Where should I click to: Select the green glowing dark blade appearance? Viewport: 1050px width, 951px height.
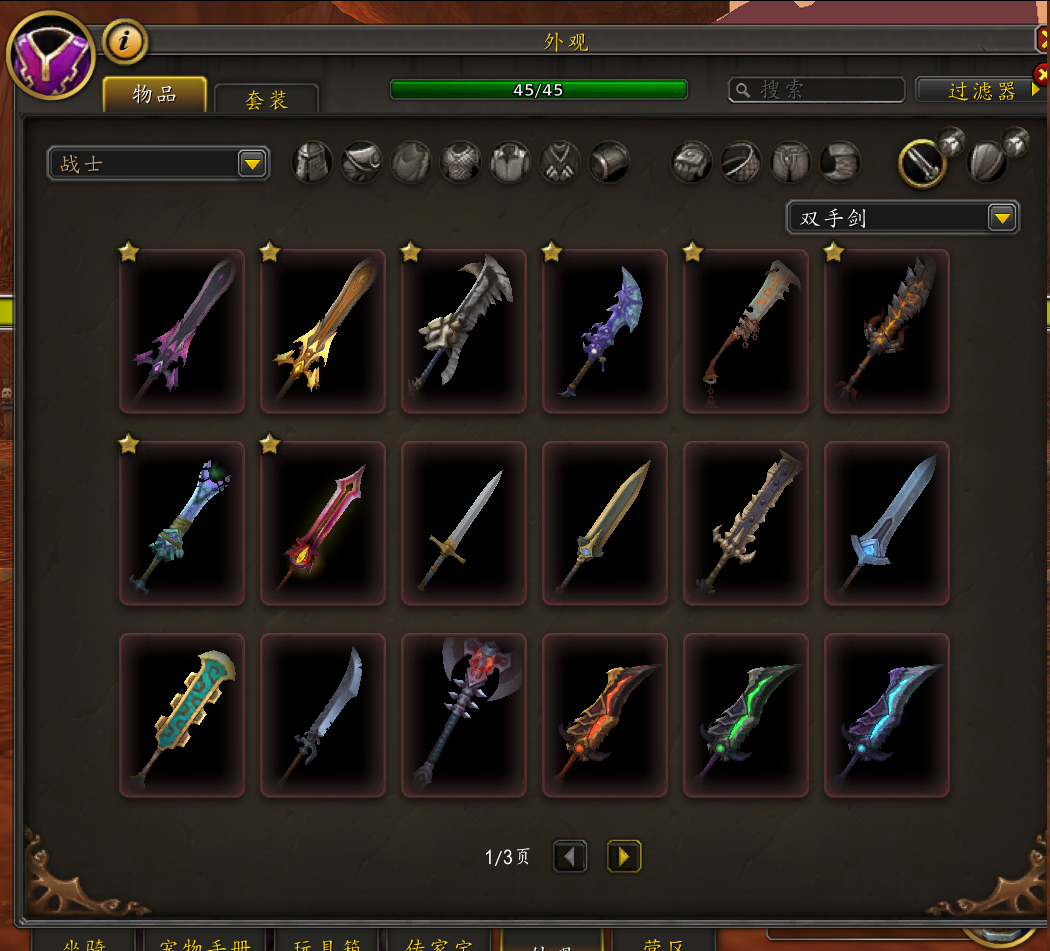point(745,715)
